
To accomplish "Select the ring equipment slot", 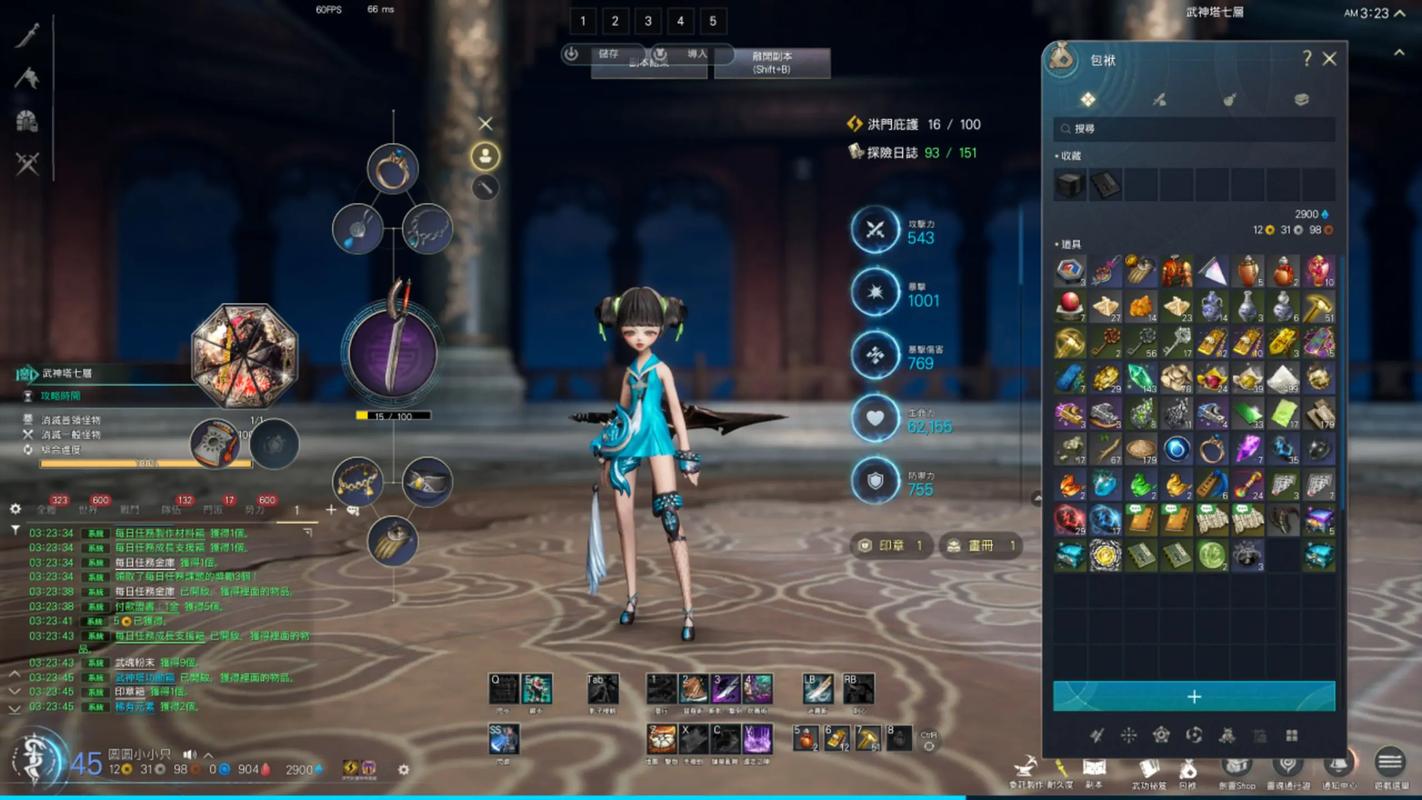I will click(392, 168).
